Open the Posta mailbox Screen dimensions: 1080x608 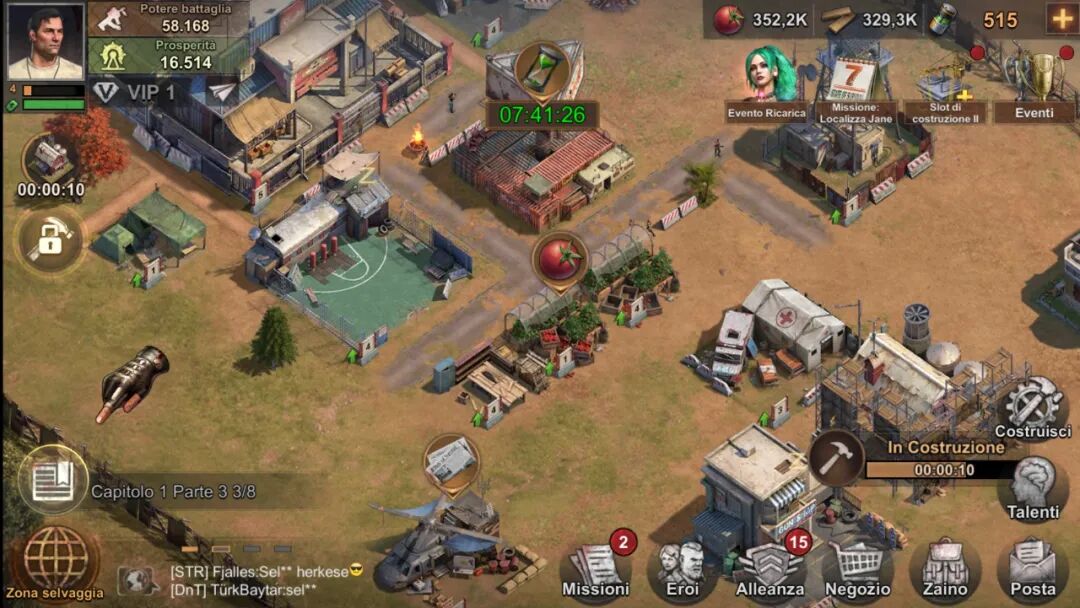click(x=1033, y=570)
